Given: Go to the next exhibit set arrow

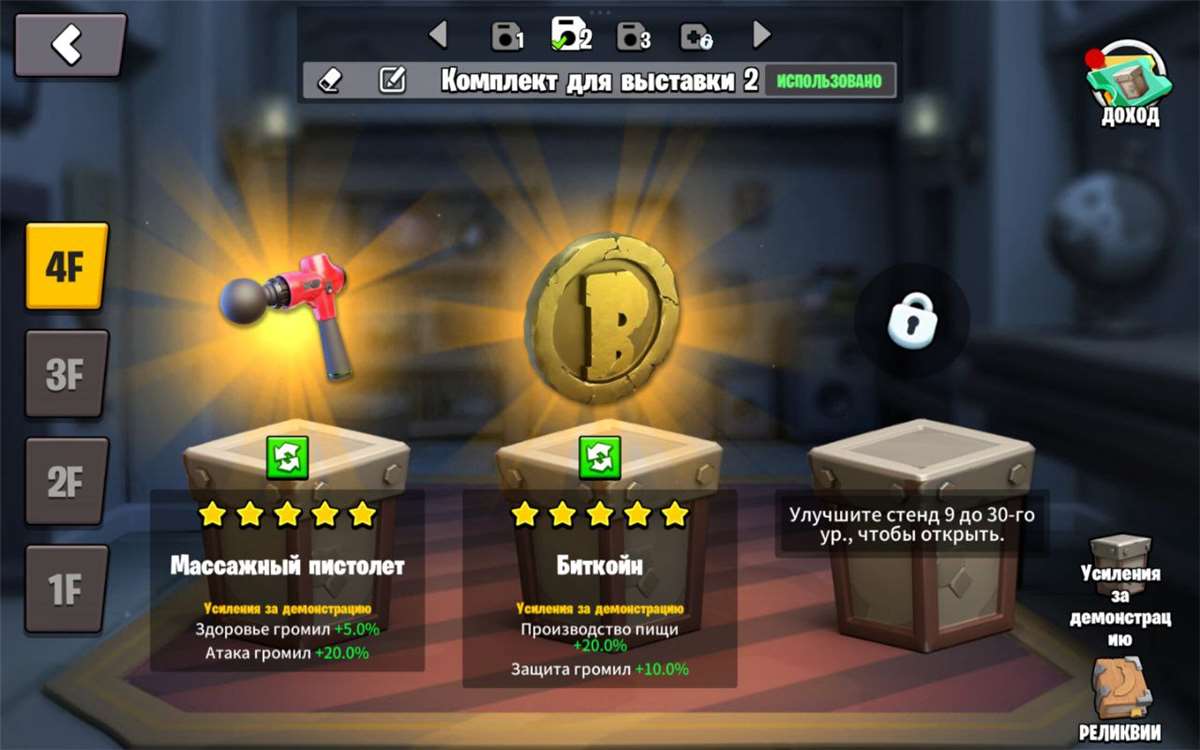Looking at the screenshot, I should pos(762,35).
